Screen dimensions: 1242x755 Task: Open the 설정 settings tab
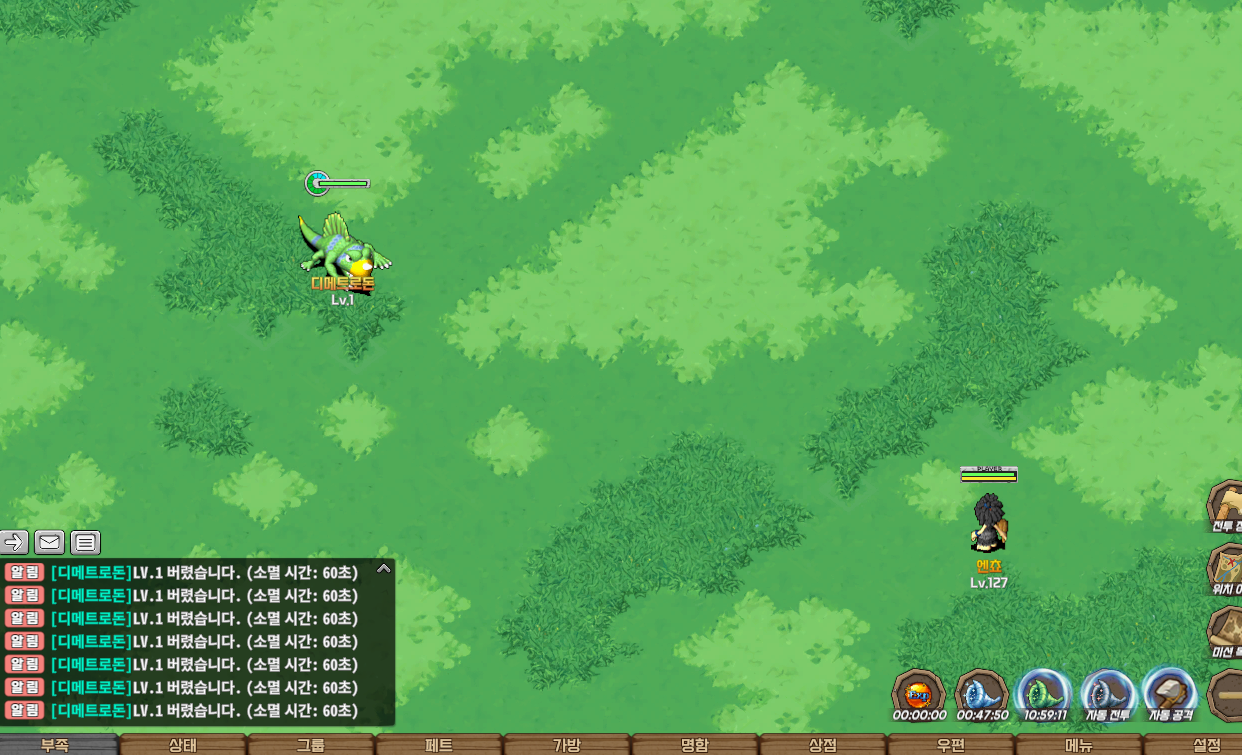(x=1204, y=745)
